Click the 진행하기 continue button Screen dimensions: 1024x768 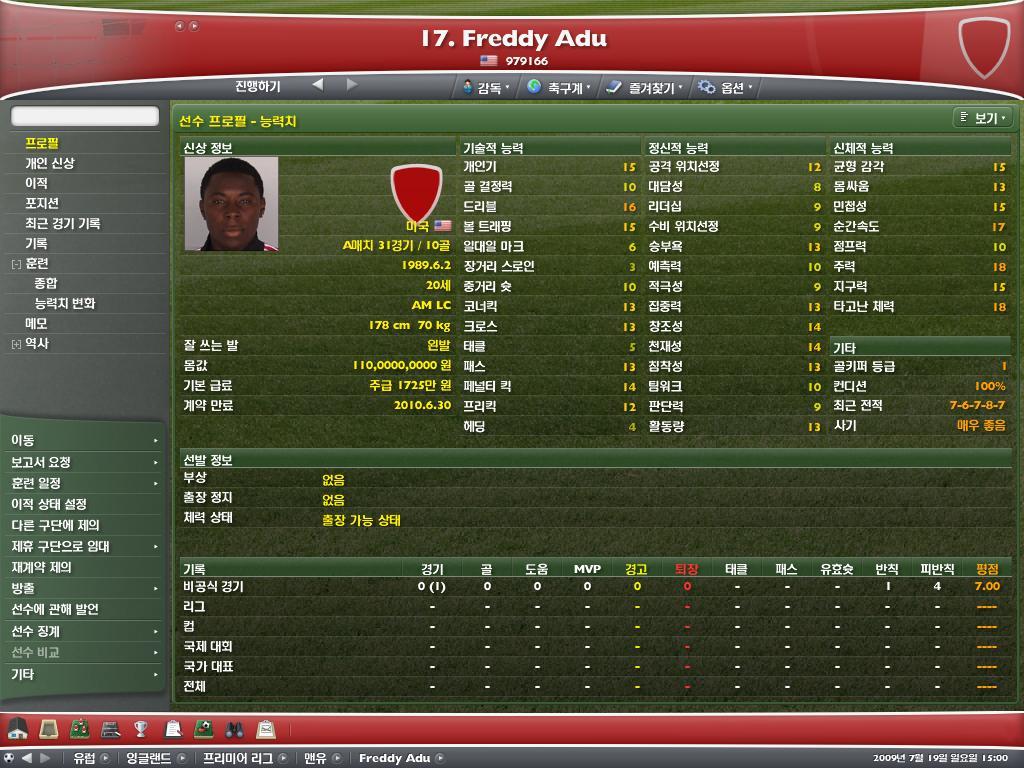point(258,86)
